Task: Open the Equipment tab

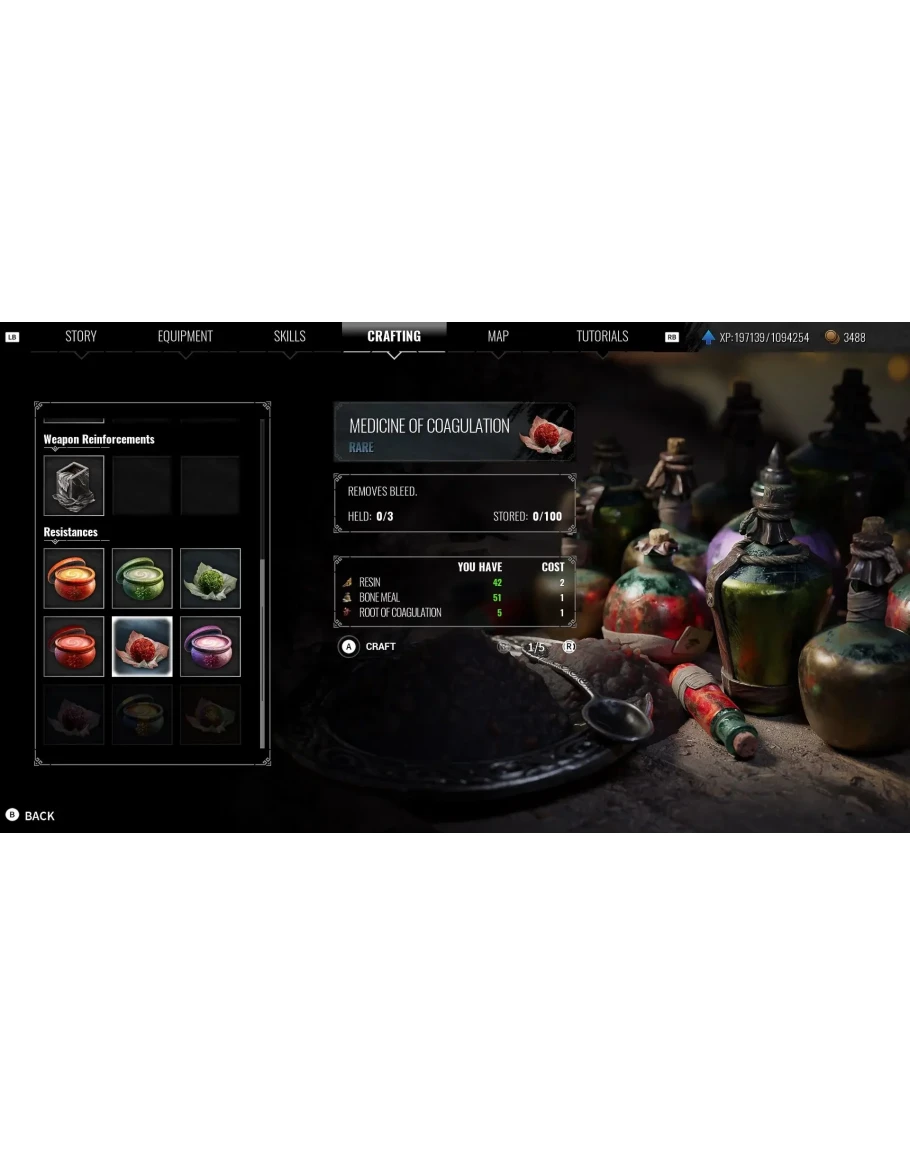Action: point(185,337)
